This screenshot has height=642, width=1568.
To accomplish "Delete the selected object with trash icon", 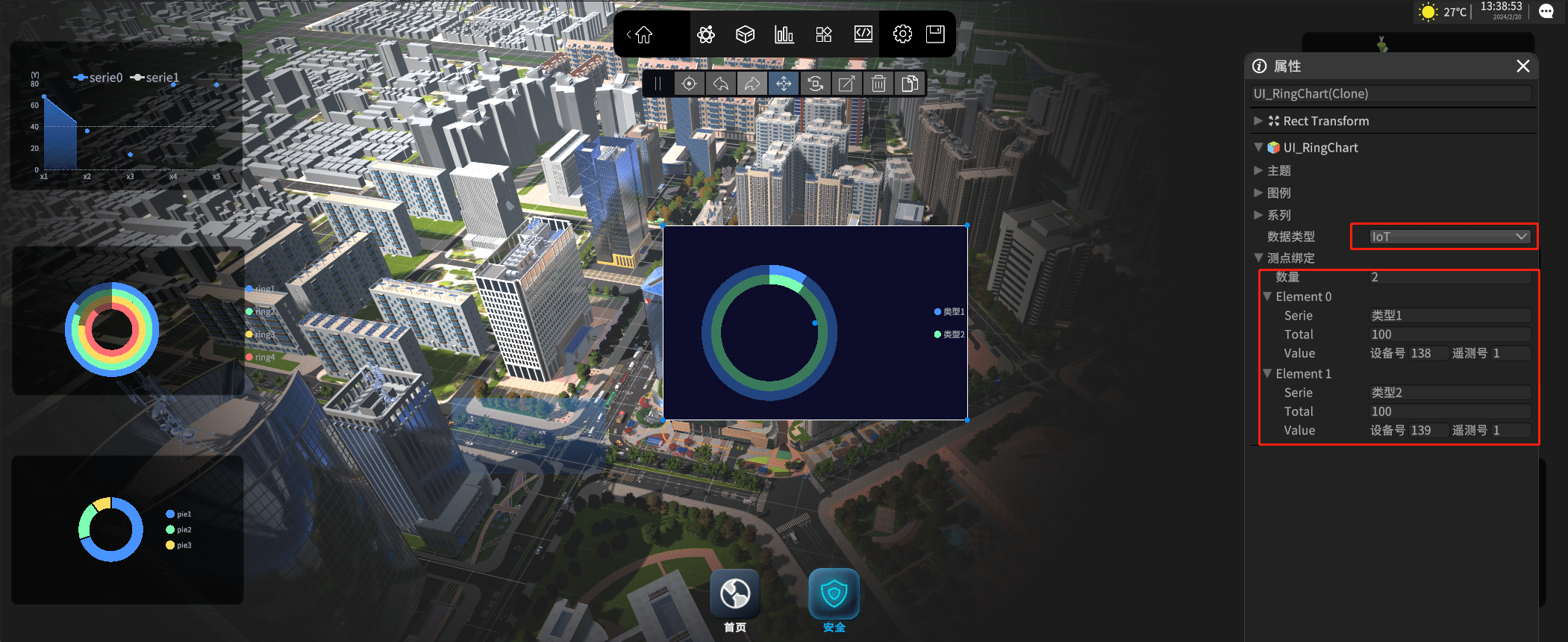I will click(878, 84).
